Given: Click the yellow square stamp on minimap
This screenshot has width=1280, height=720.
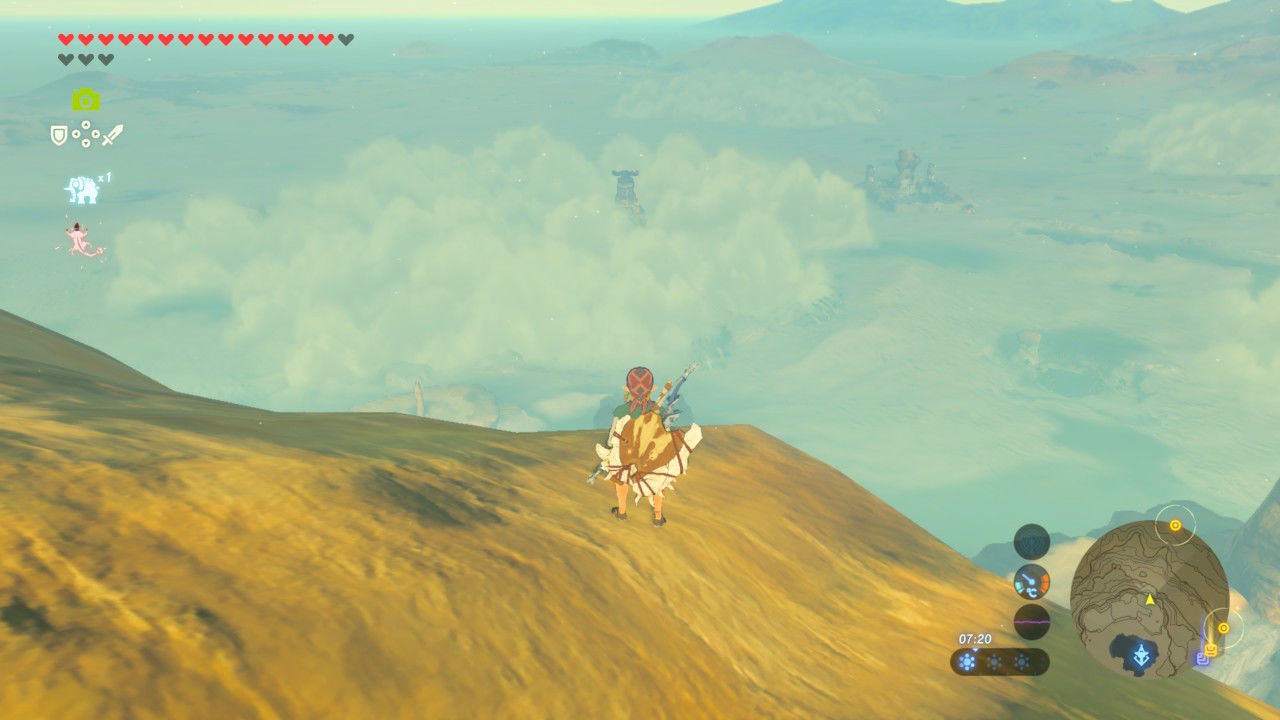Looking at the screenshot, I should click(1211, 649).
